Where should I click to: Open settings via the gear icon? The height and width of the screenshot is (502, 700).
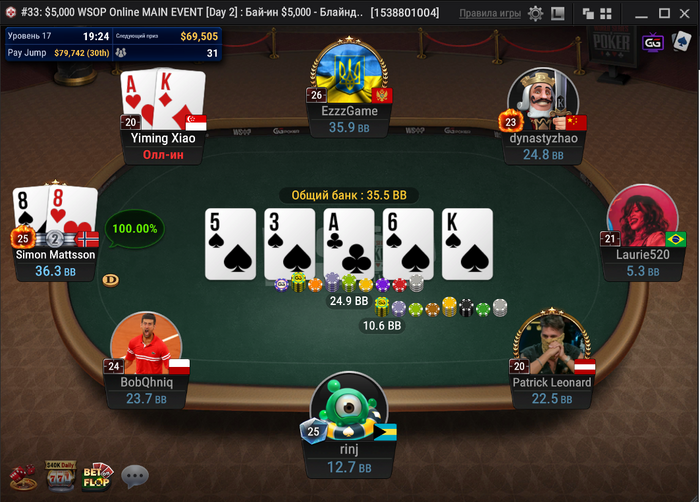click(536, 14)
